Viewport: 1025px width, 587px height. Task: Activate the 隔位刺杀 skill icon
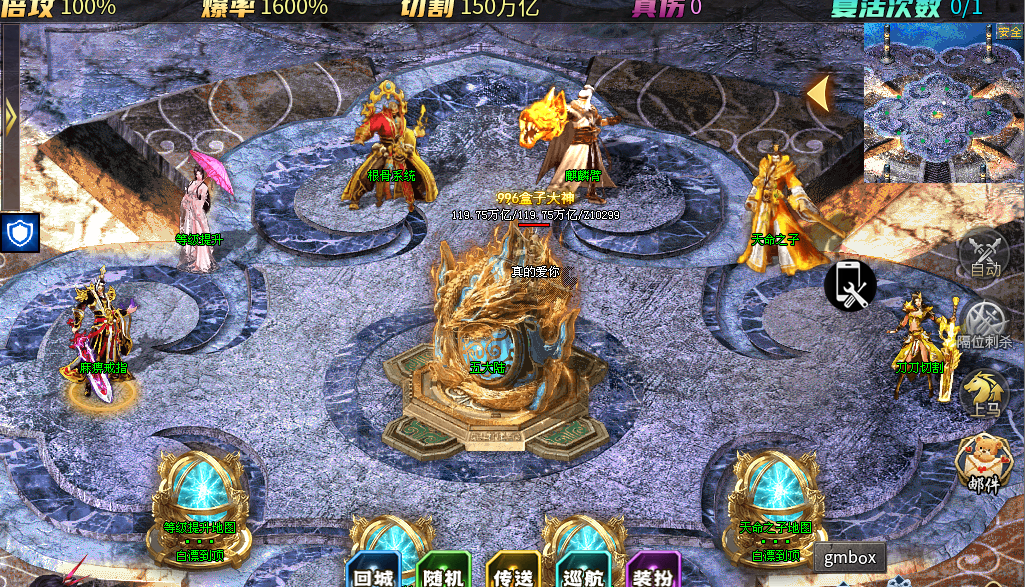pos(985,324)
